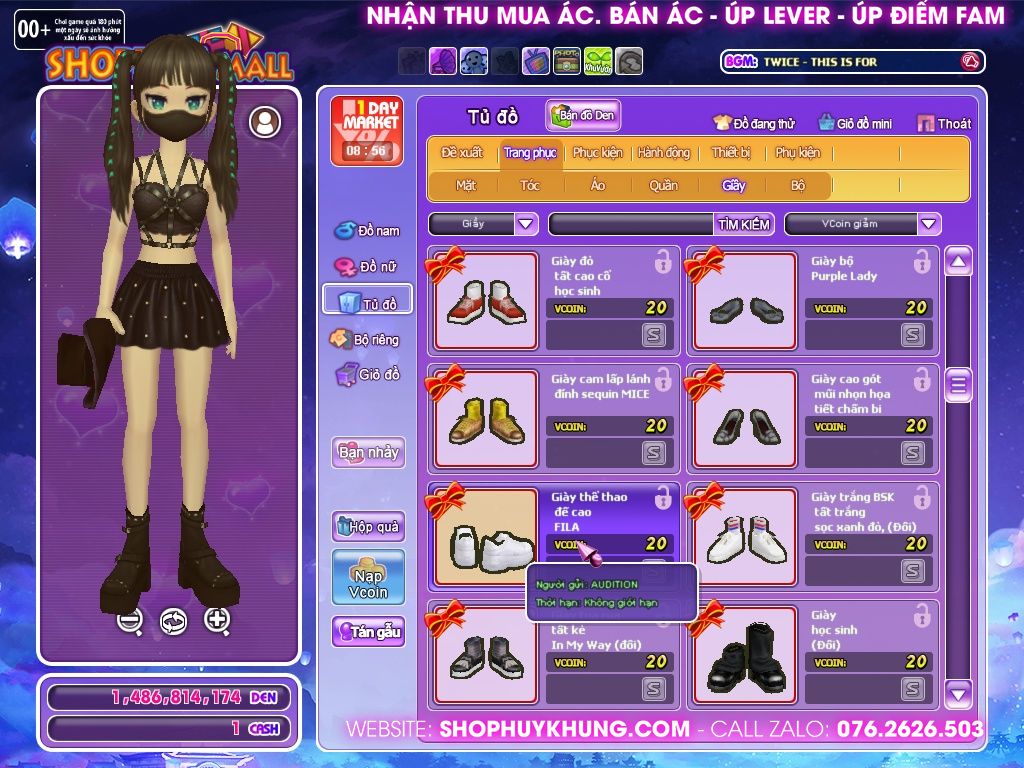
Task: Select the Hành động tab
Action: pyautogui.click(x=663, y=153)
